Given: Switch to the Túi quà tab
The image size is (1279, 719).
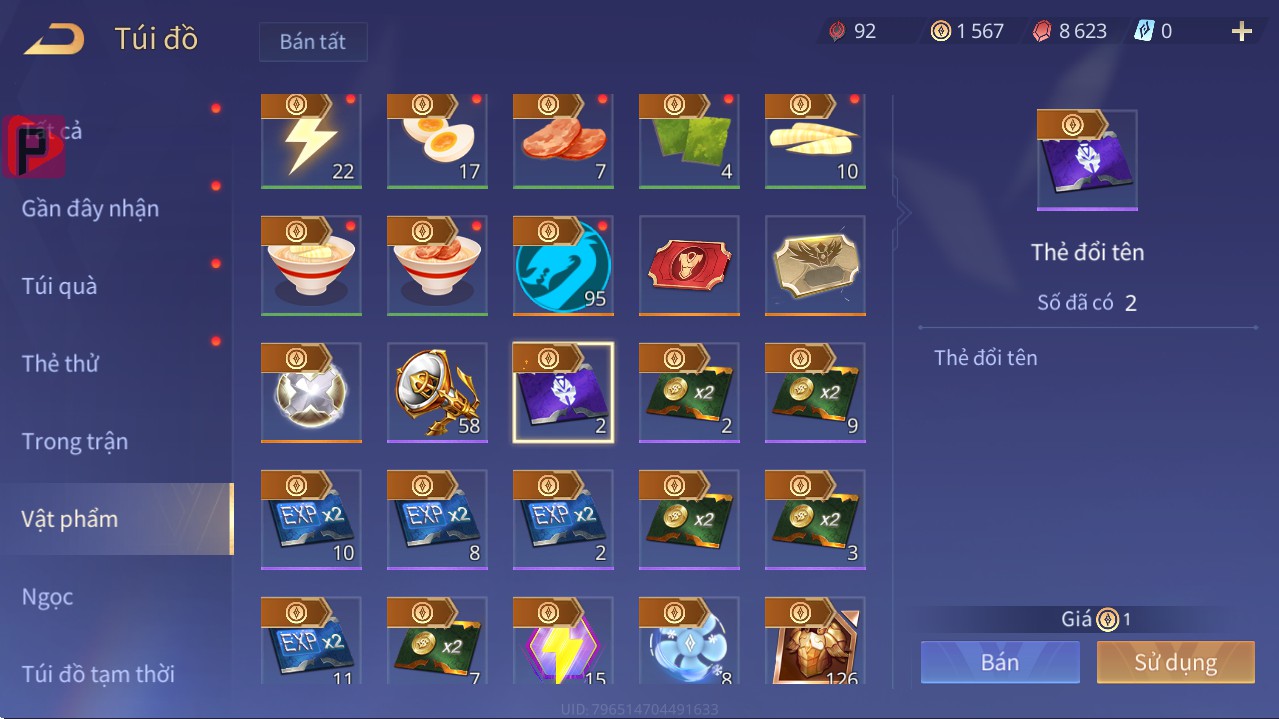Looking at the screenshot, I should (60, 286).
